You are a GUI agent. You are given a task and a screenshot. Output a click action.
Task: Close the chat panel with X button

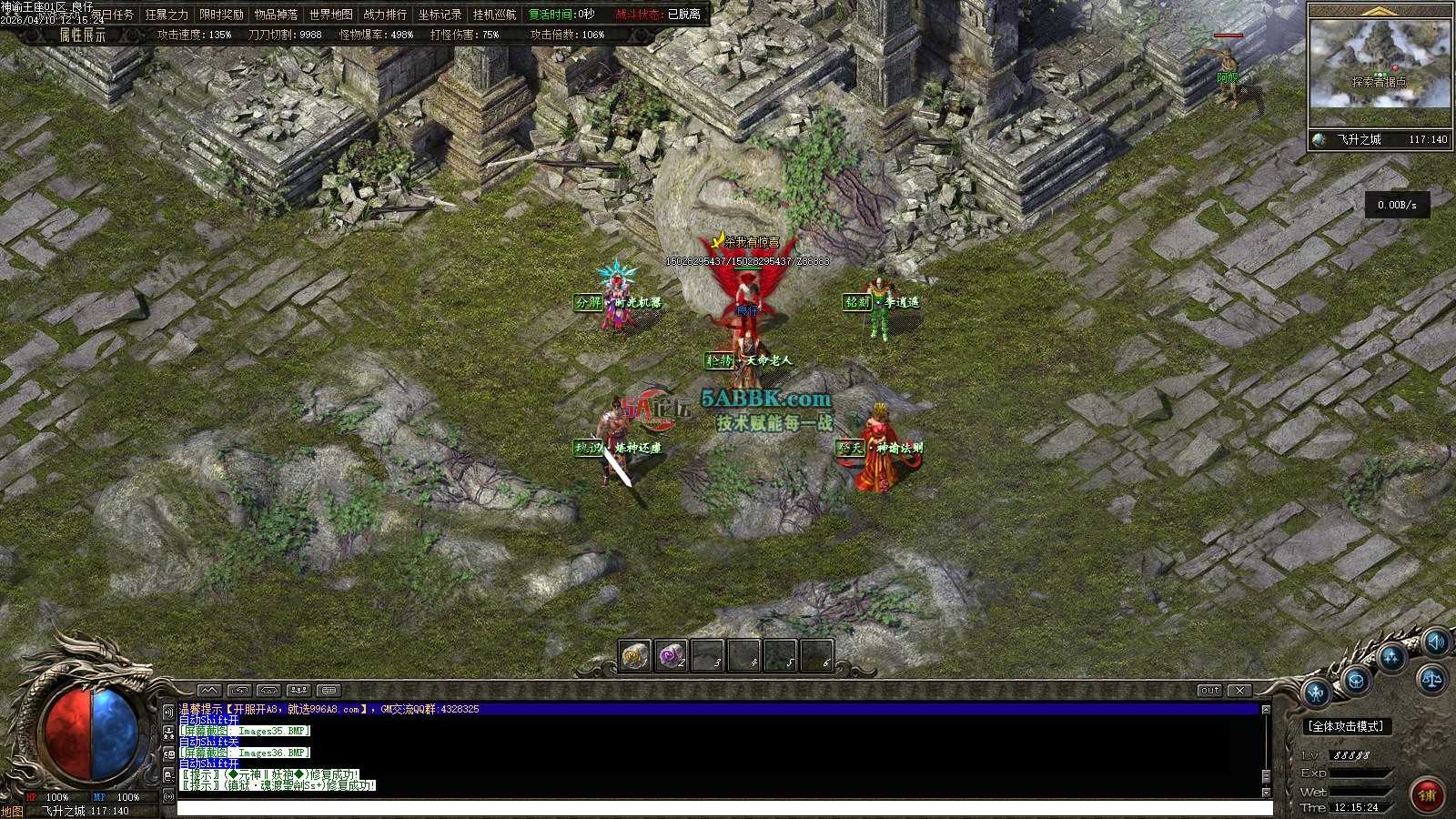coord(1239,691)
